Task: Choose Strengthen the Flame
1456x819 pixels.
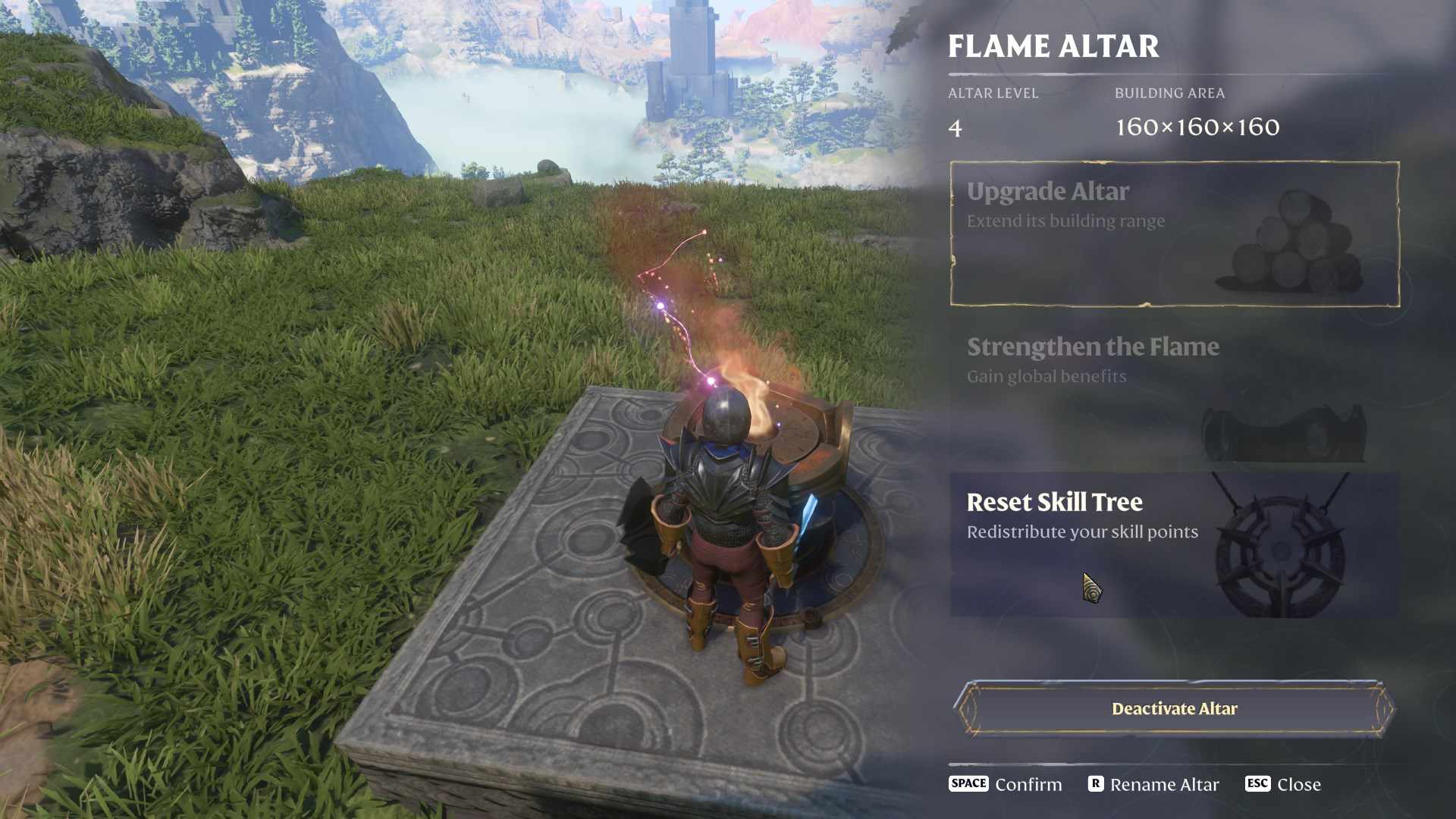Action: point(1174,389)
